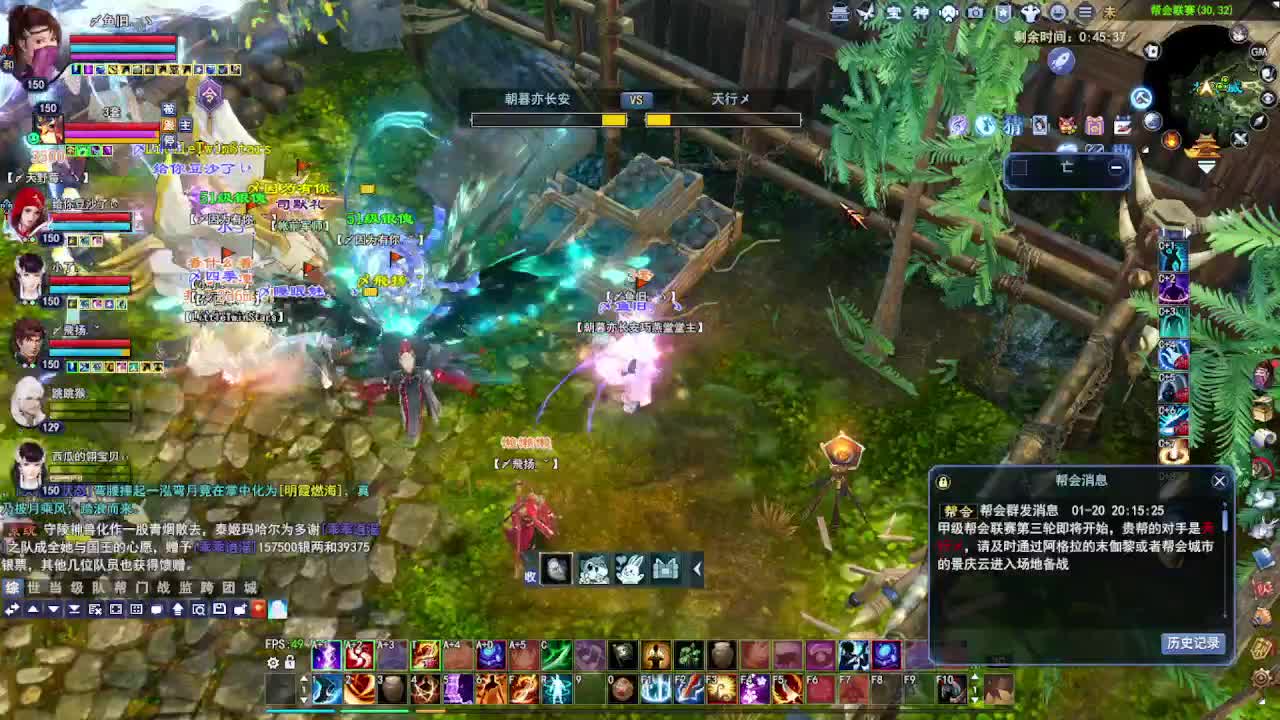Image resolution: width=1280 pixels, height=720 pixels.
Task: Click the castle icon in the pet bar
Action: click(x=665, y=570)
